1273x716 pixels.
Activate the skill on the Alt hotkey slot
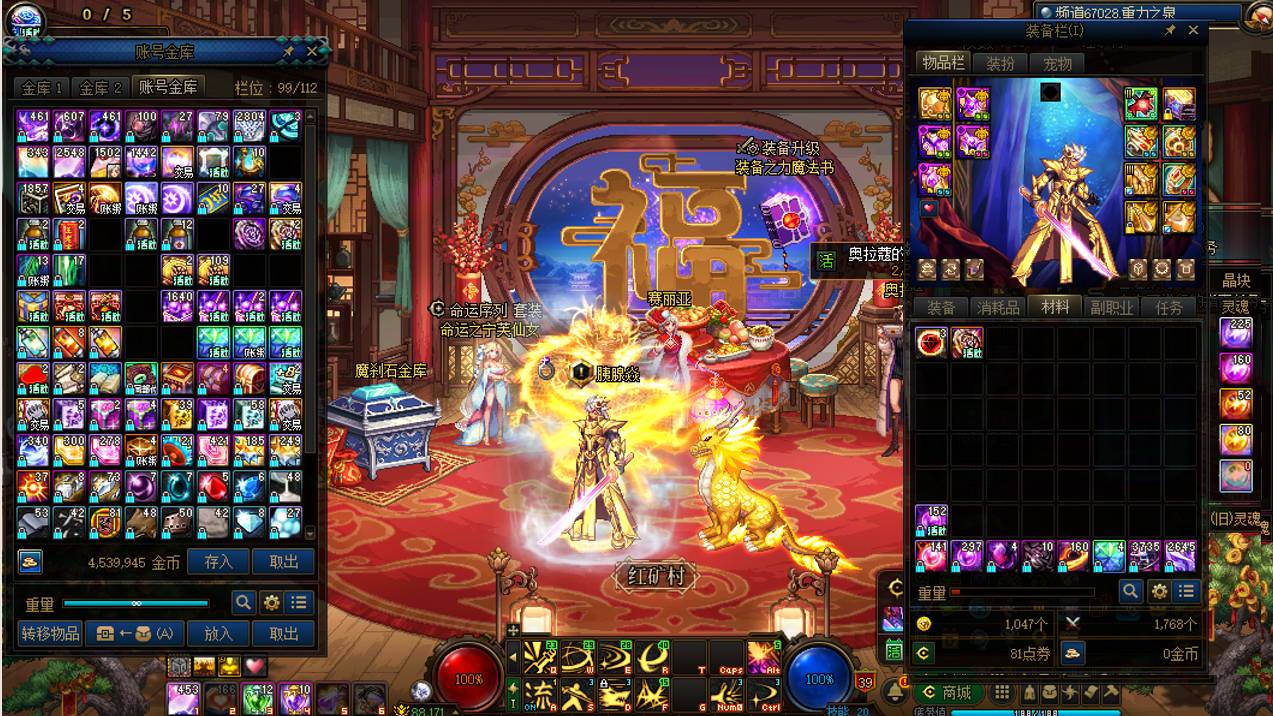764,656
